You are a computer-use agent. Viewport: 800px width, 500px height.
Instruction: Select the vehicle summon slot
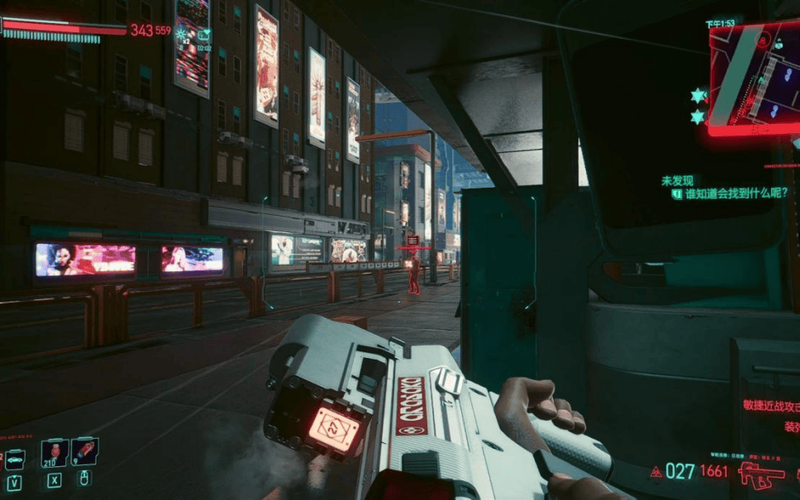point(15,458)
